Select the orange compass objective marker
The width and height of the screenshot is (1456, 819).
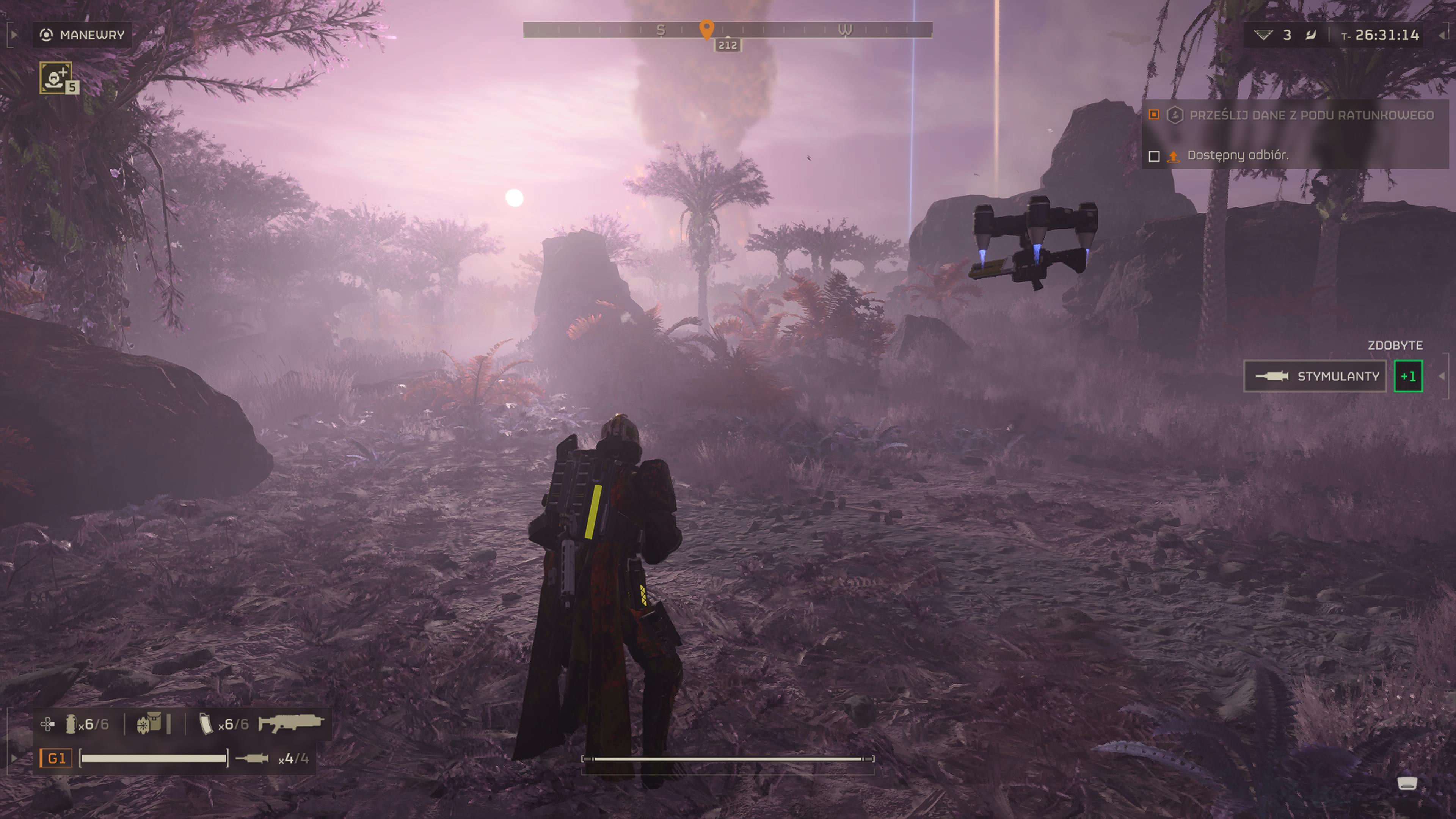pos(706,29)
